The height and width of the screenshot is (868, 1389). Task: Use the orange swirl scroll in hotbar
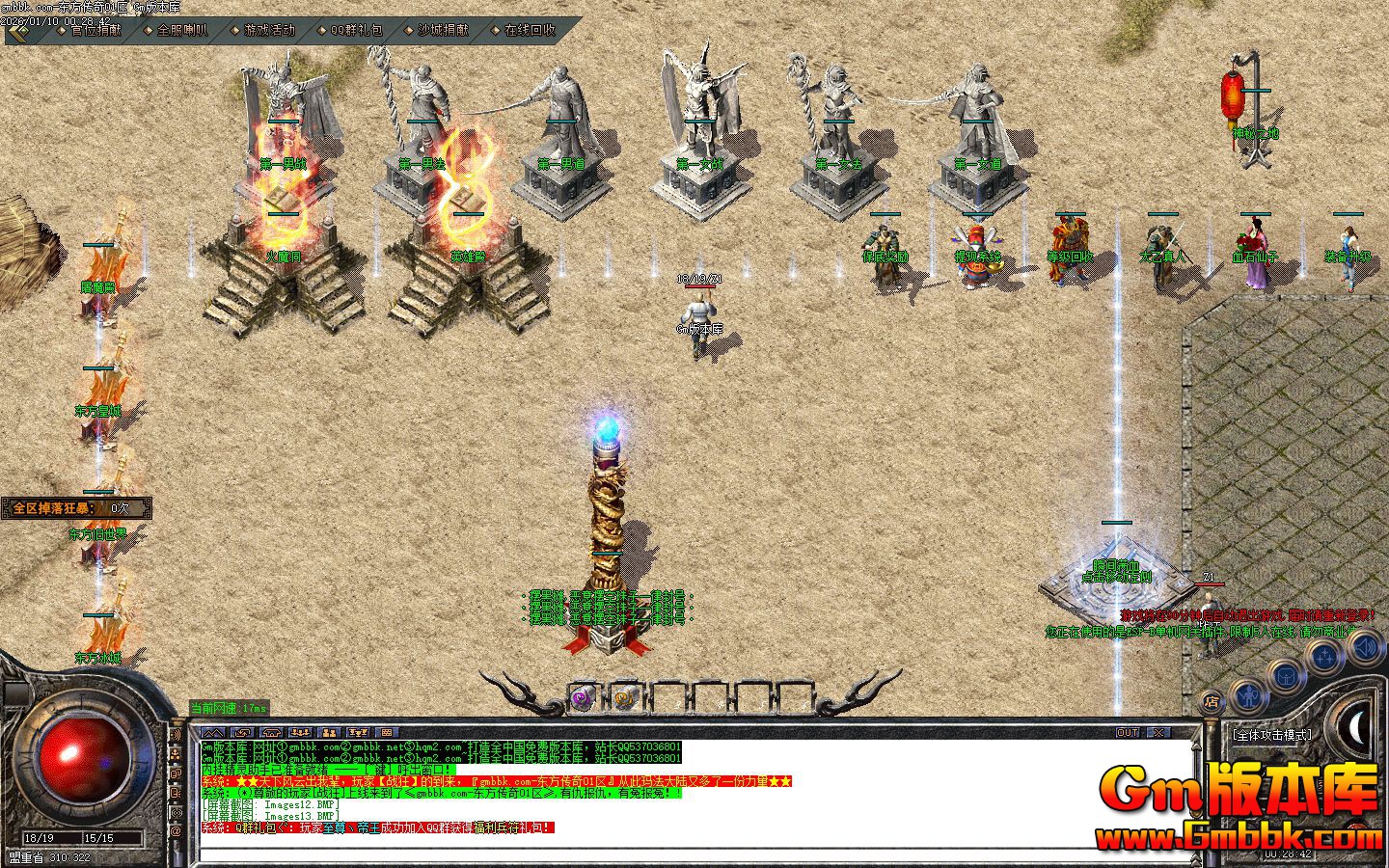(624, 699)
